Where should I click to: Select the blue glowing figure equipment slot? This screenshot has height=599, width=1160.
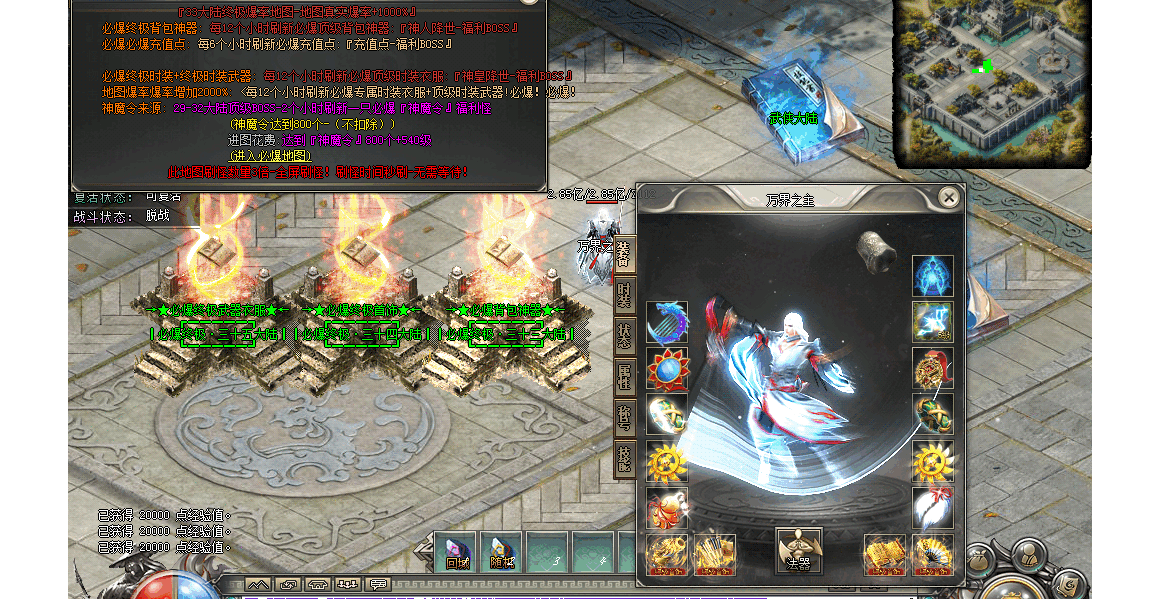click(x=932, y=276)
